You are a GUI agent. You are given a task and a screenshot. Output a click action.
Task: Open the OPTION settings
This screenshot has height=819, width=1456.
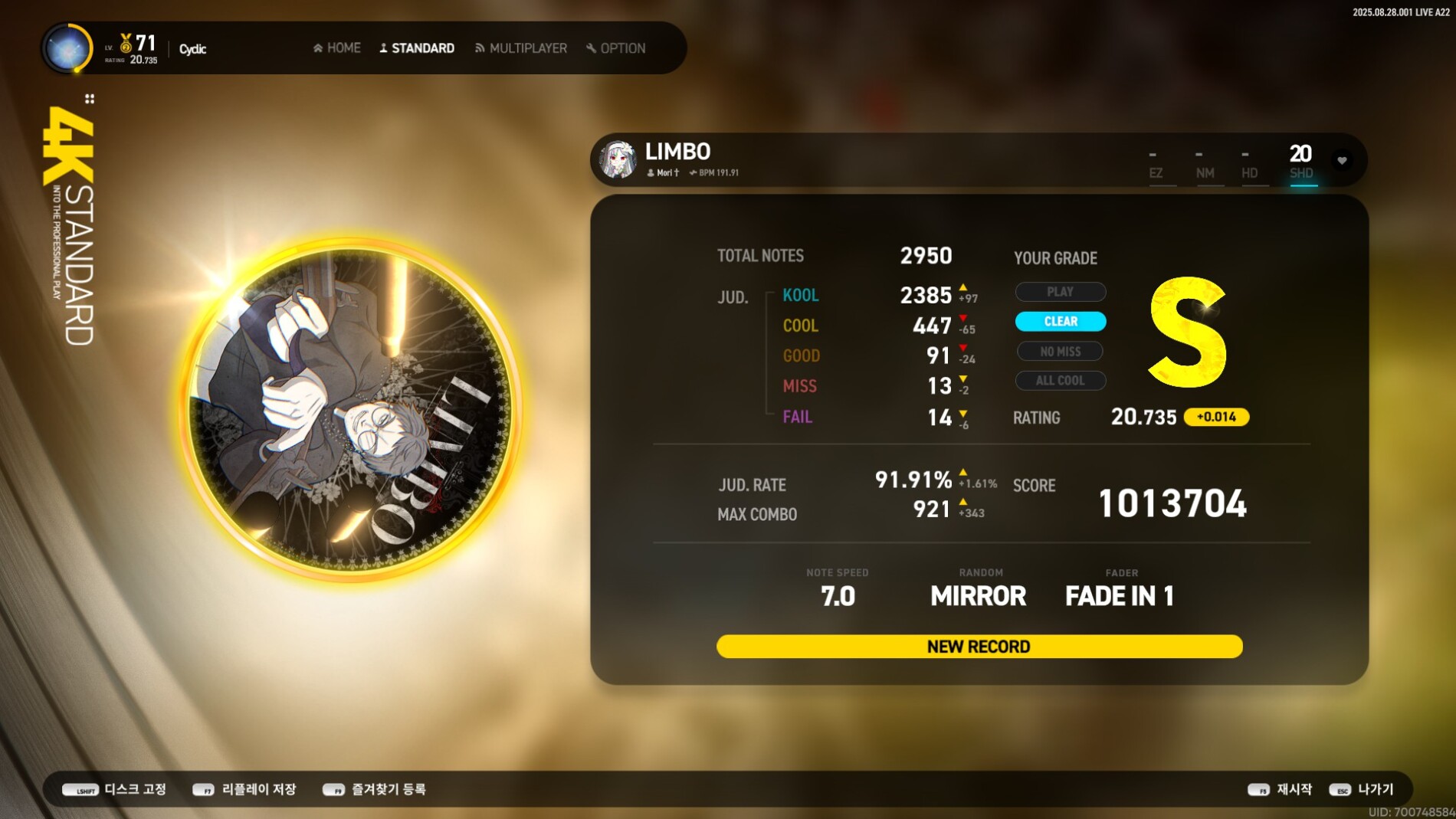616,48
